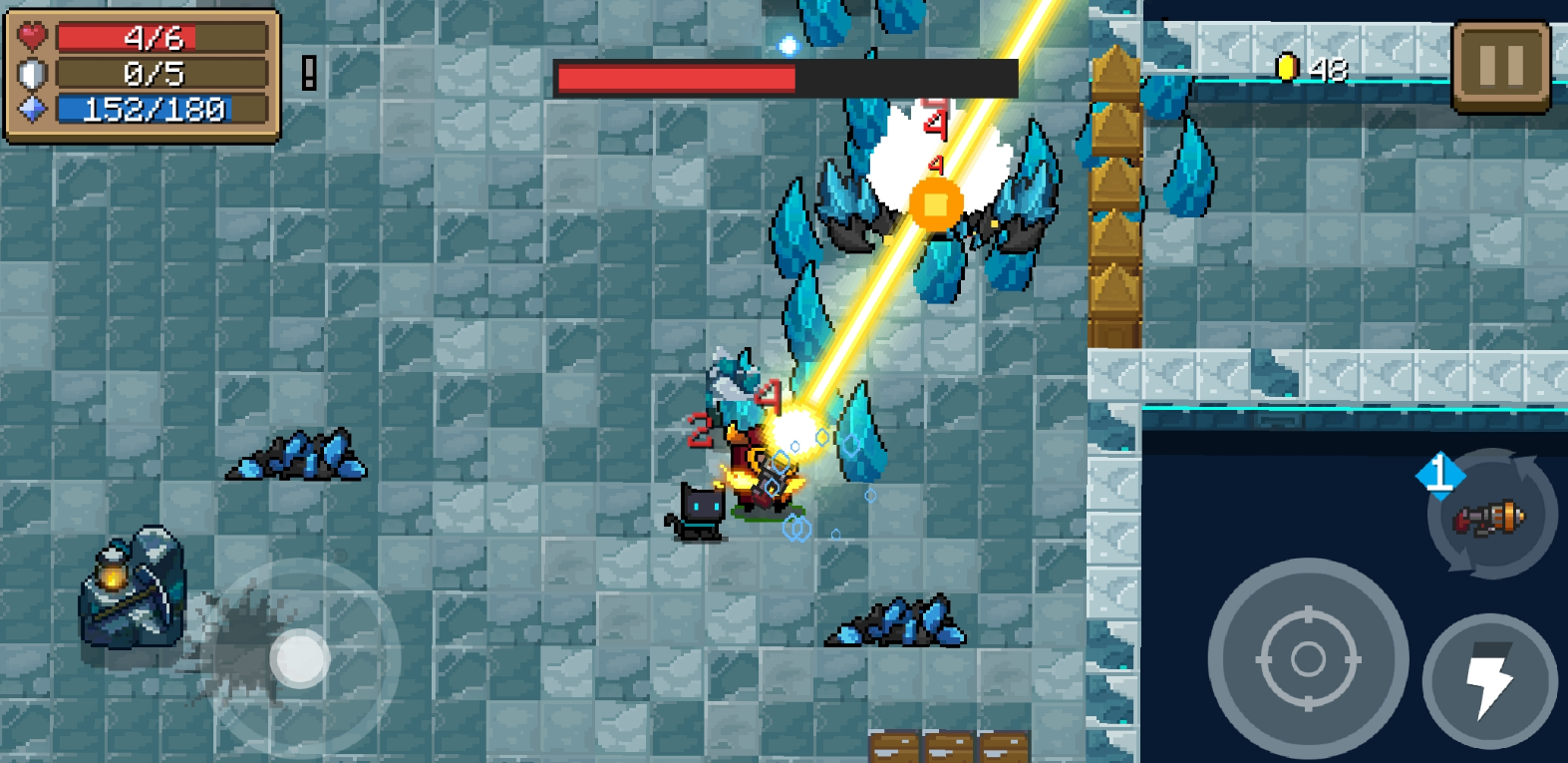This screenshot has width=1568, height=763.
Task: Tap the virtual movement joystick knob
Action: (x=300, y=658)
